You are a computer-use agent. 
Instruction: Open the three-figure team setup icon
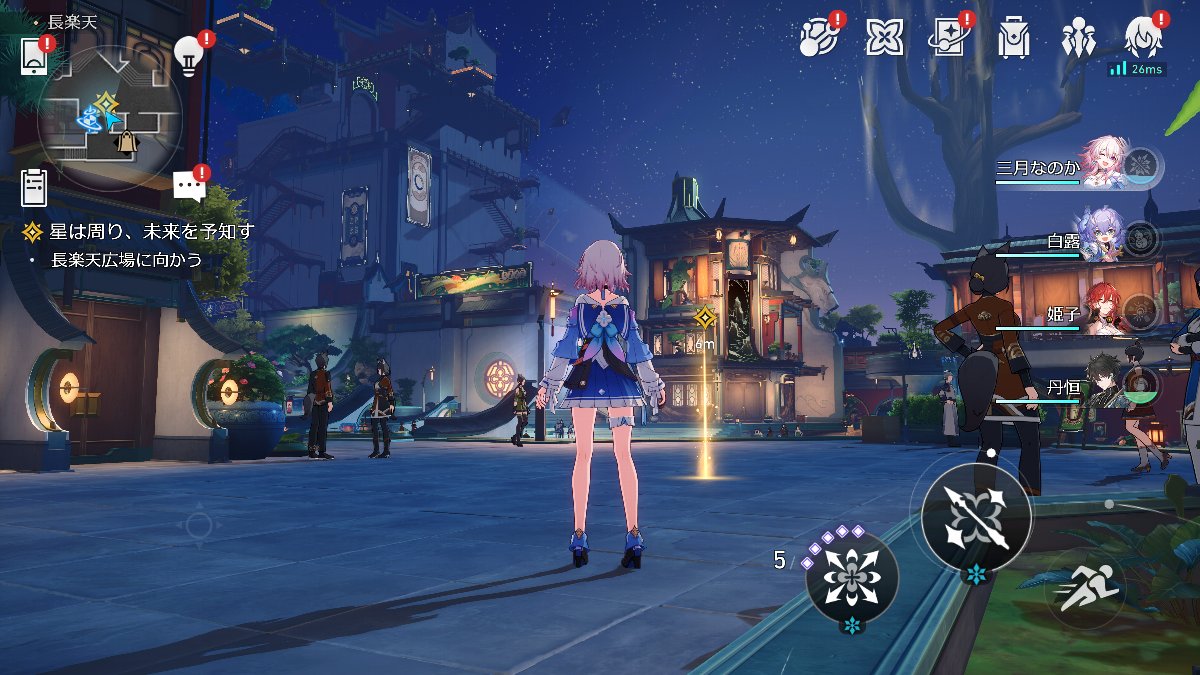[1078, 38]
